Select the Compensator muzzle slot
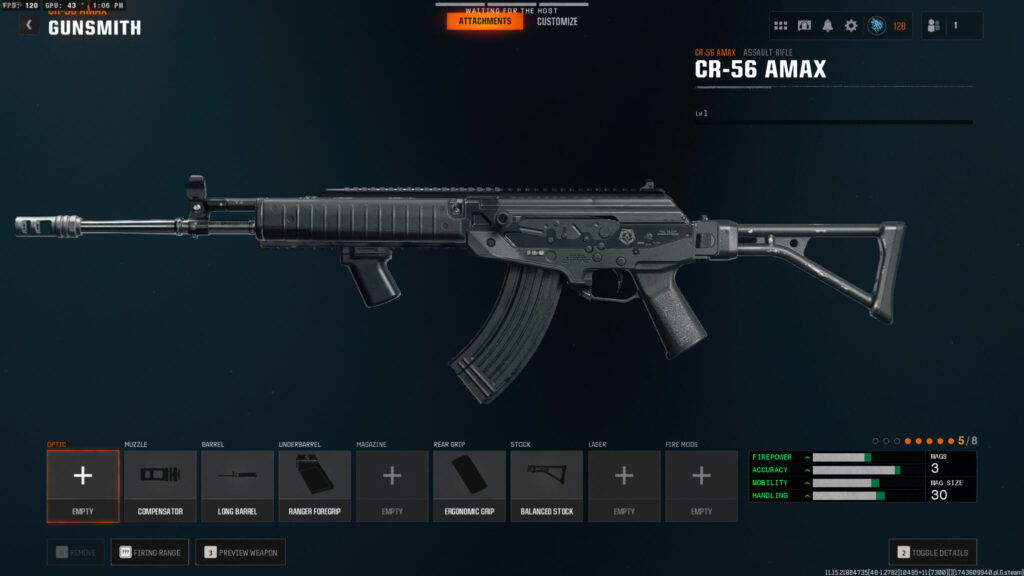 pos(160,485)
